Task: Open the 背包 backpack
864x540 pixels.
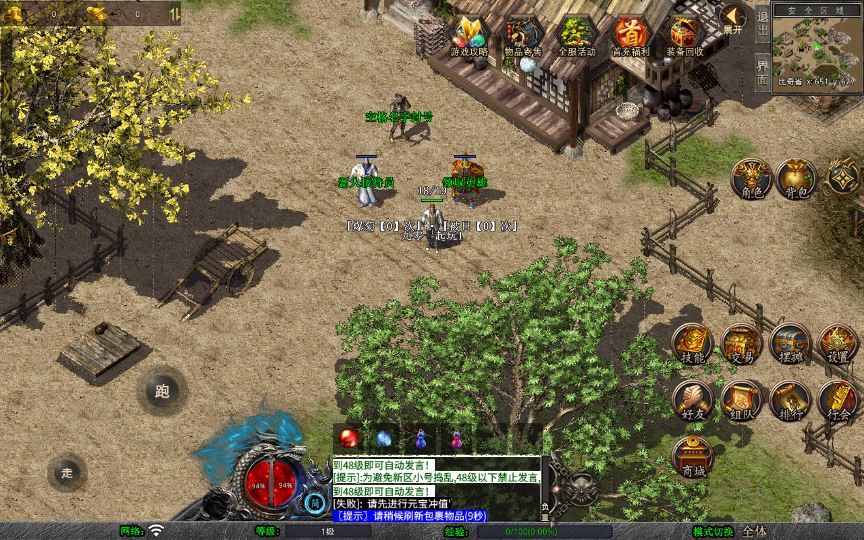Action: 796,177
